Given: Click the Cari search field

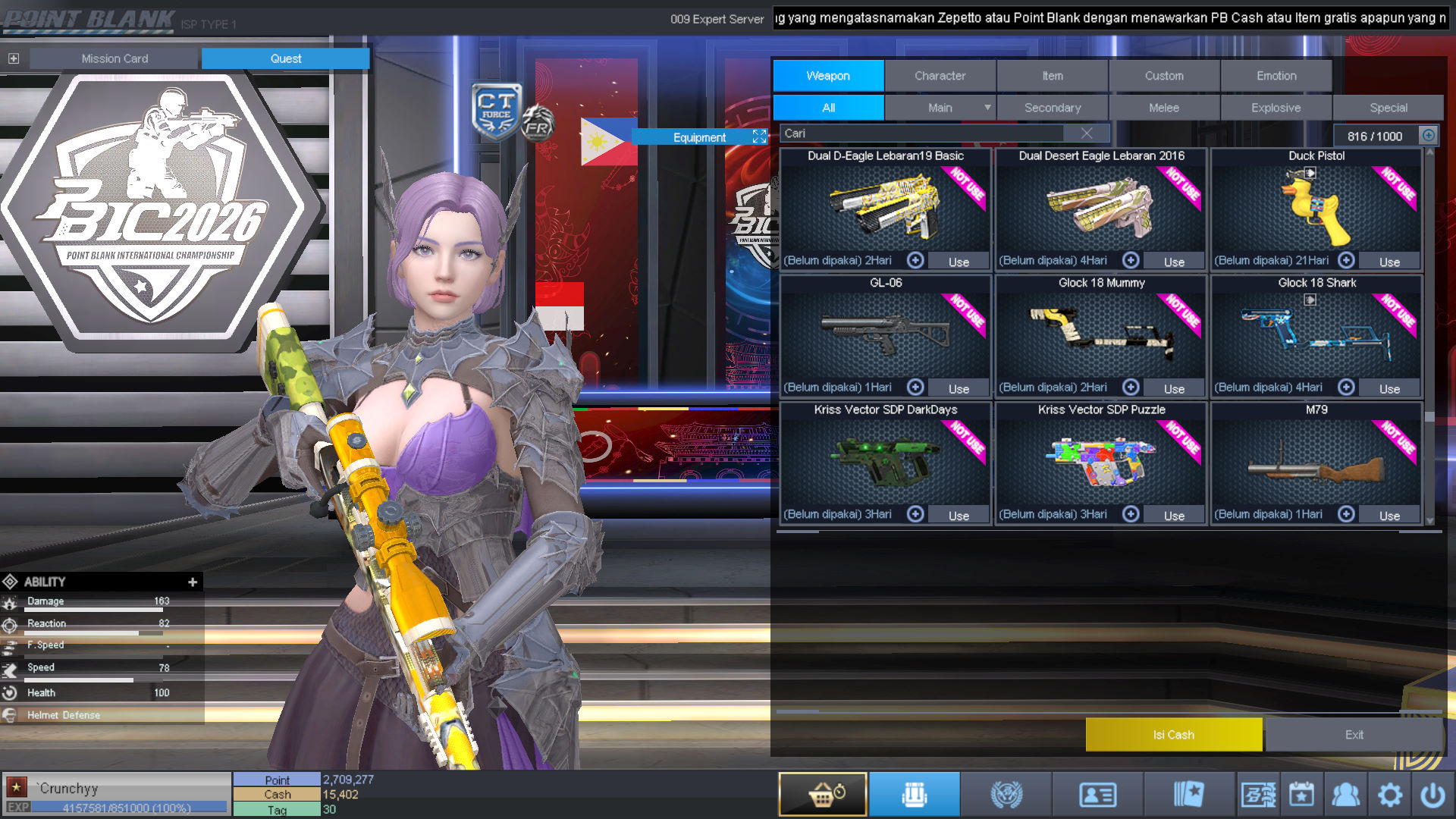Looking at the screenshot, I should (921, 133).
